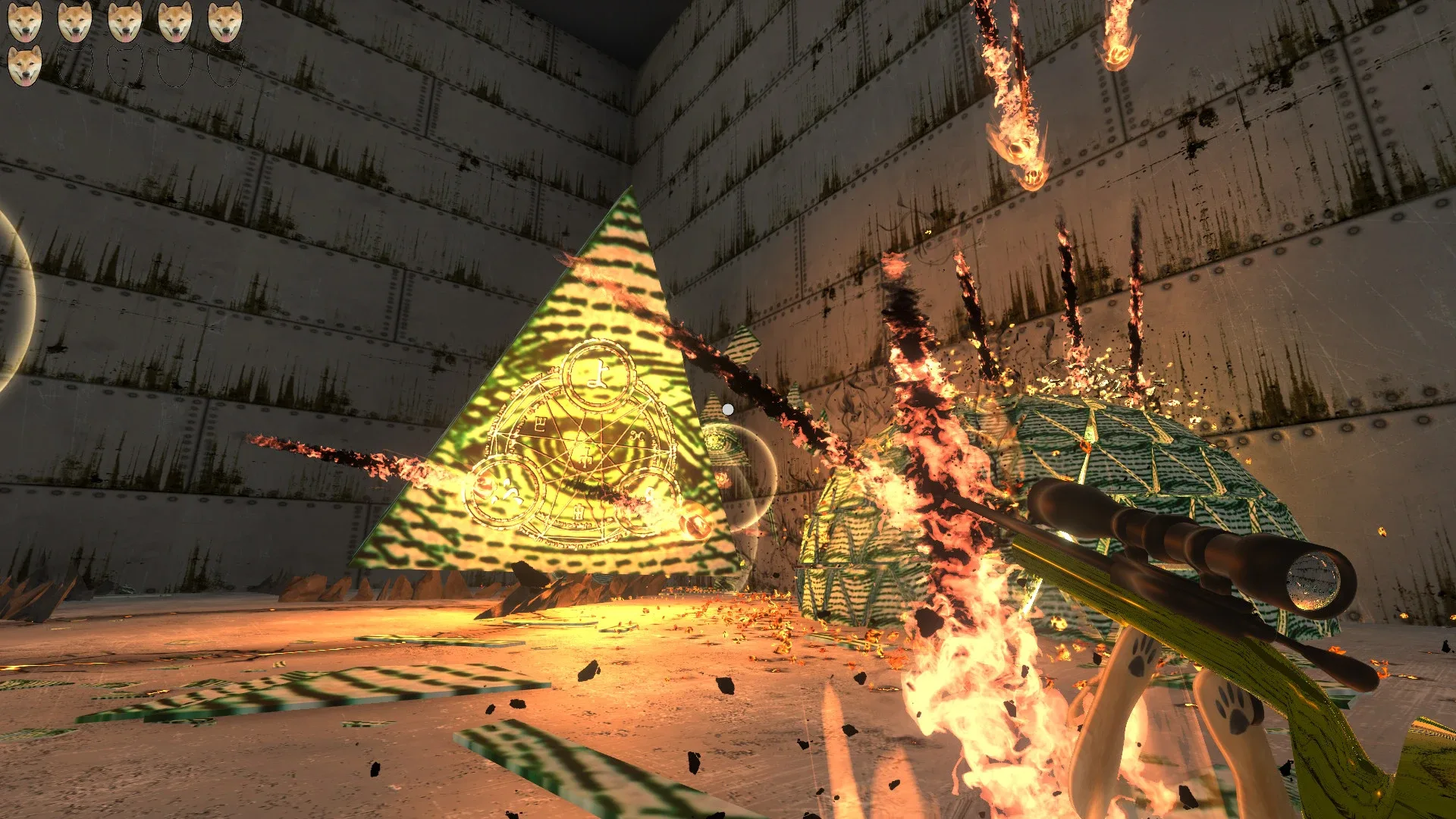
Task: Select the rightmost filled doge head icon
Action: [224, 21]
